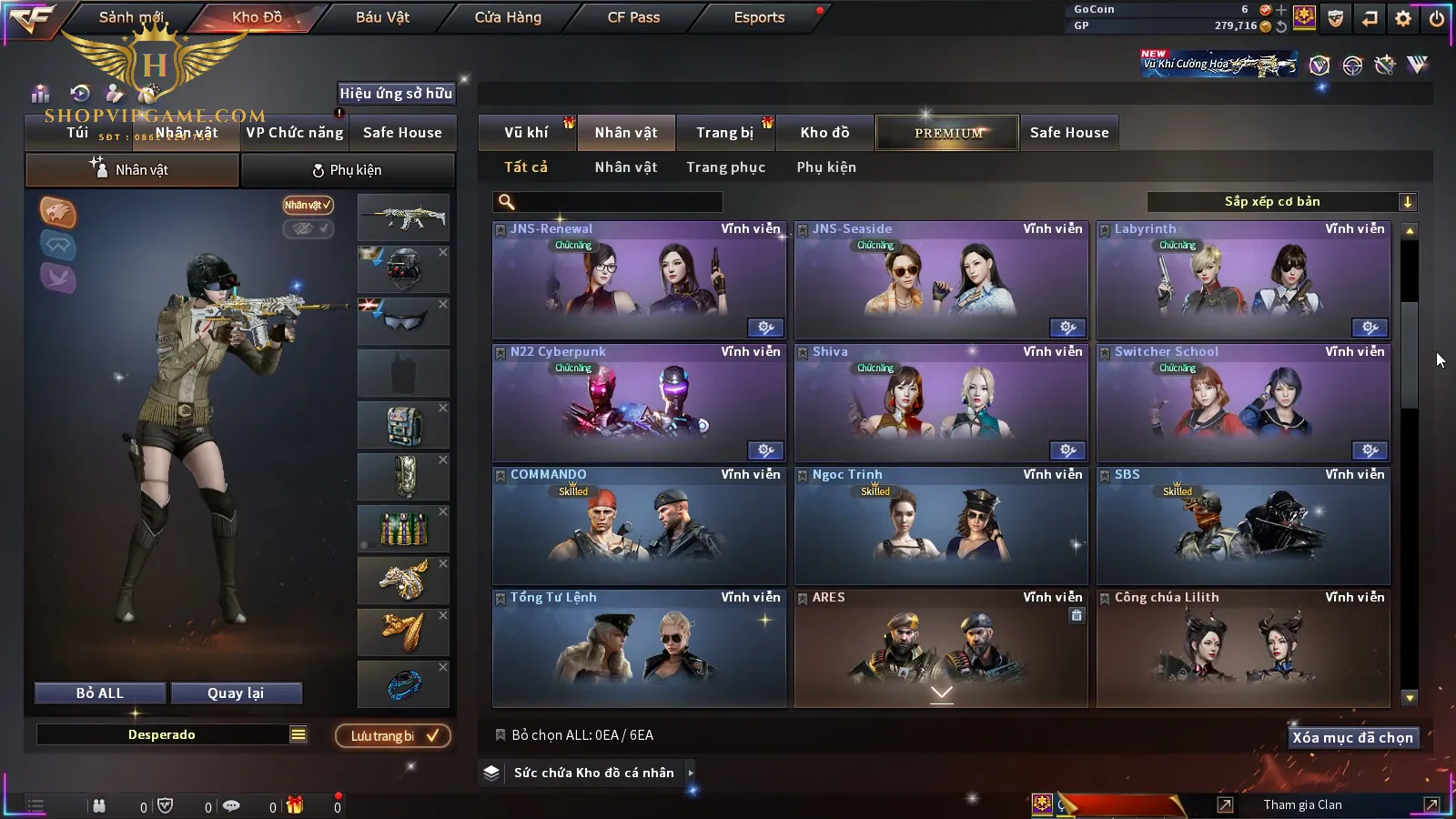This screenshot has height=819, width=1456.
Task: Go to the CF Pass menu
Action: (x=633, y=17)
